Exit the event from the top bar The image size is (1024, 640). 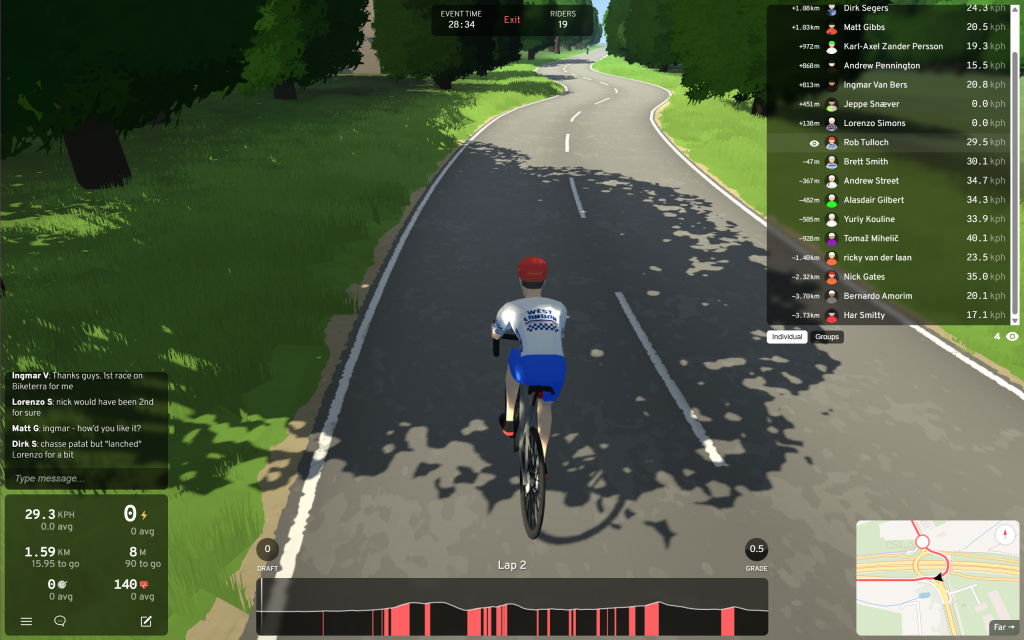pyautogui.click(x=512, y=20)
